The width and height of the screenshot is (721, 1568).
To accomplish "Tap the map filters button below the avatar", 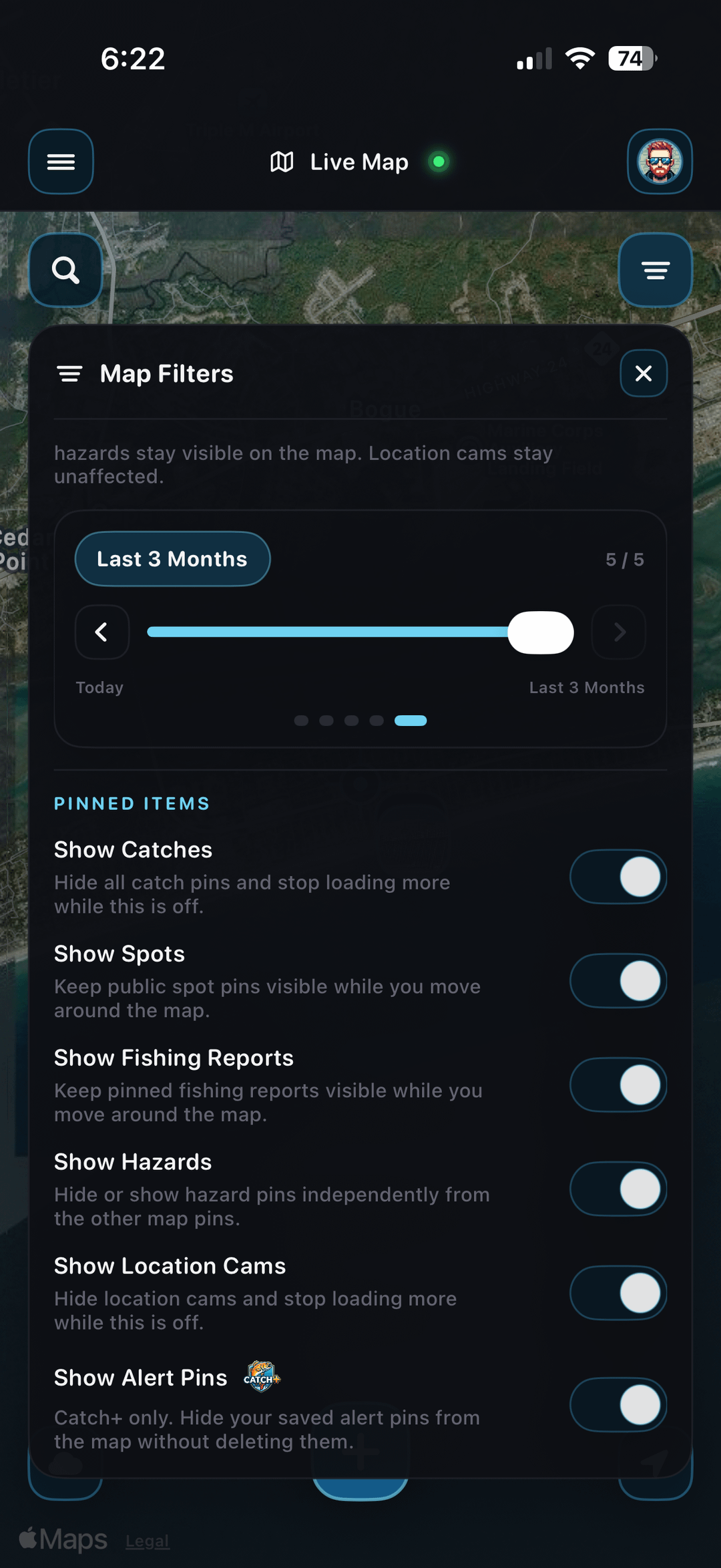I will click(655, 270).
